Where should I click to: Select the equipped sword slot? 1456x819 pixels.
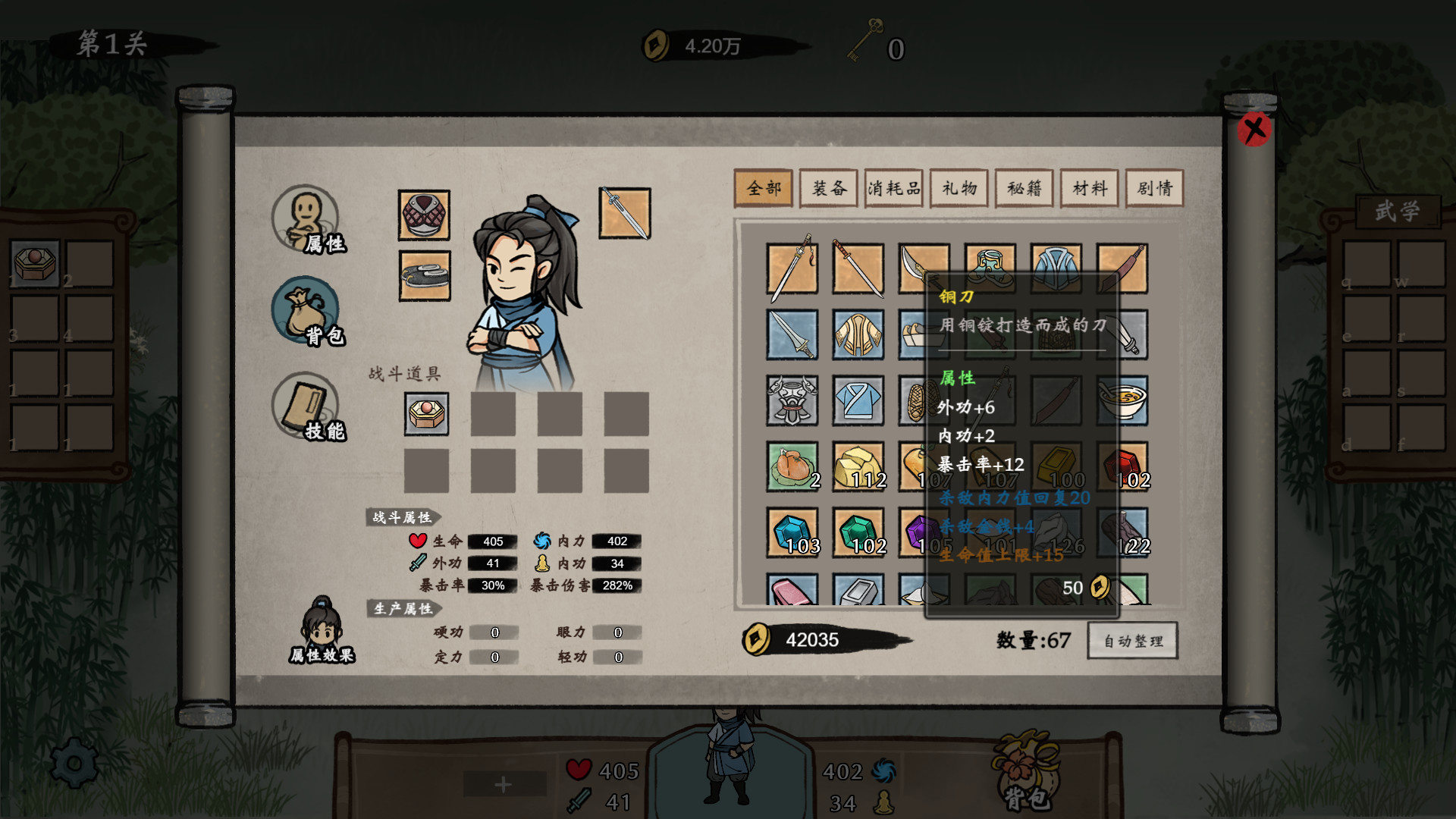point(624,215)
